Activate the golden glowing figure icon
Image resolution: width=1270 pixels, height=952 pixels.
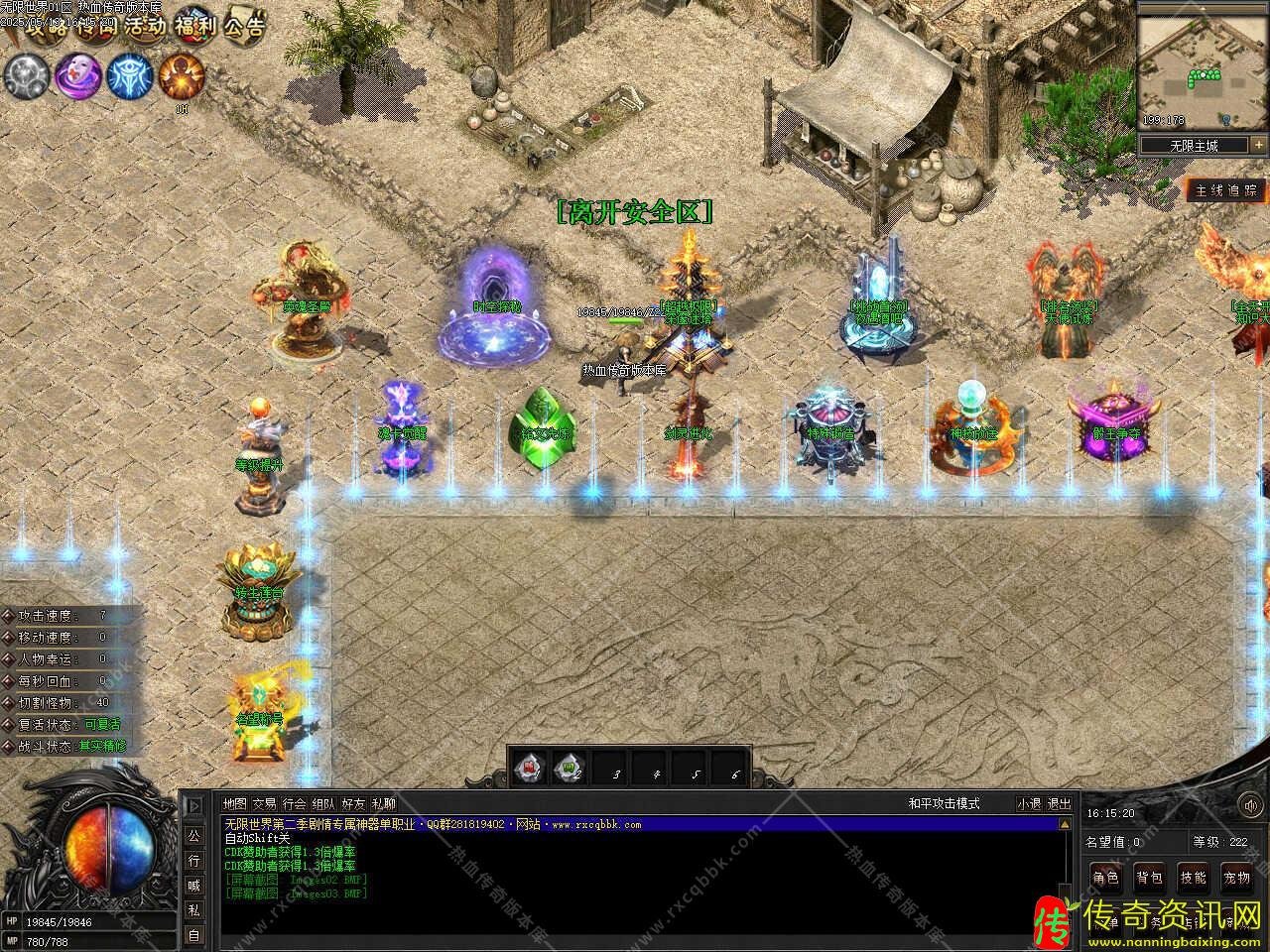[x=182, y=75]
